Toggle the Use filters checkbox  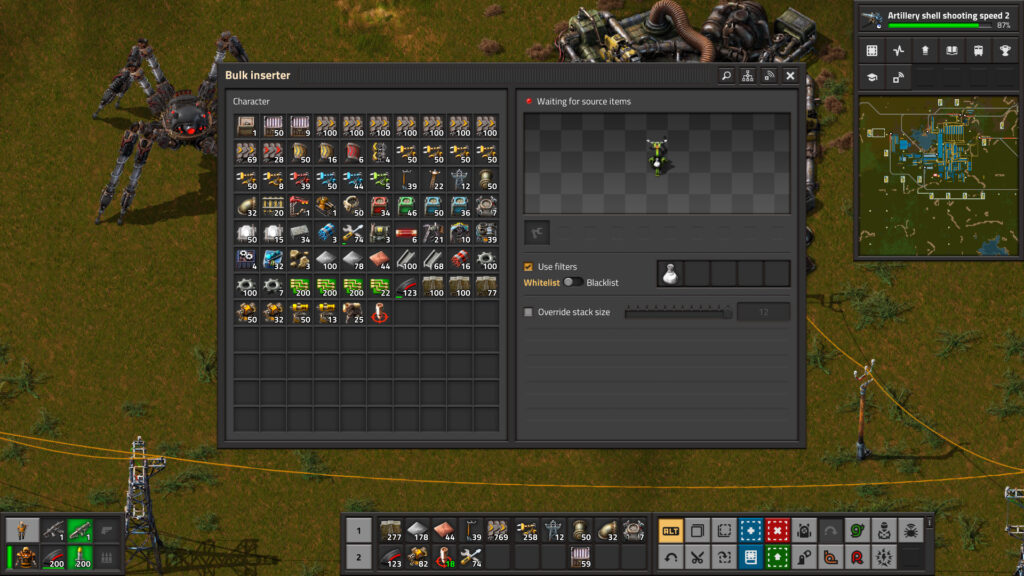pyautogui.click(x=529, y=267)
